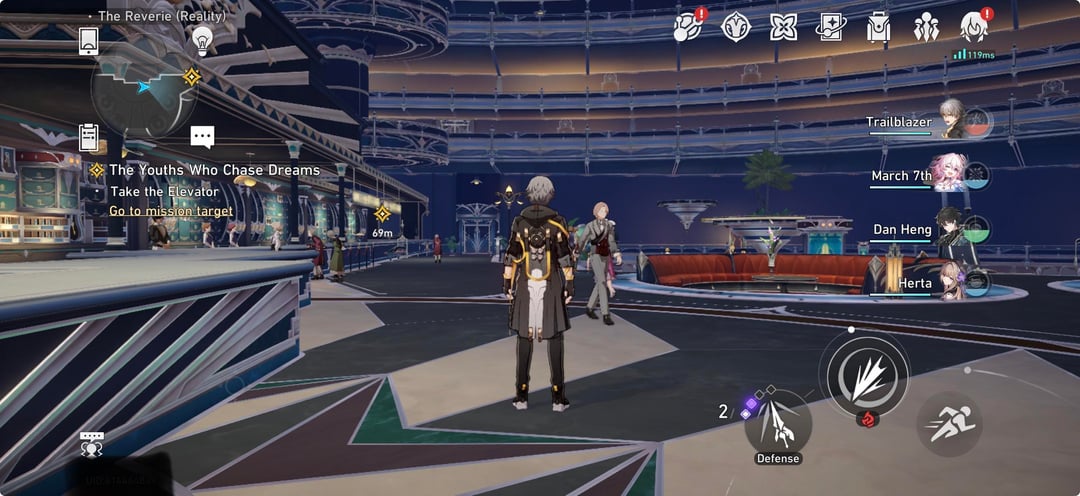This screenshot has height=496, width=1080.
Task: Open the connected-spheres icon with red alert
Action: (x=687, y=27)
